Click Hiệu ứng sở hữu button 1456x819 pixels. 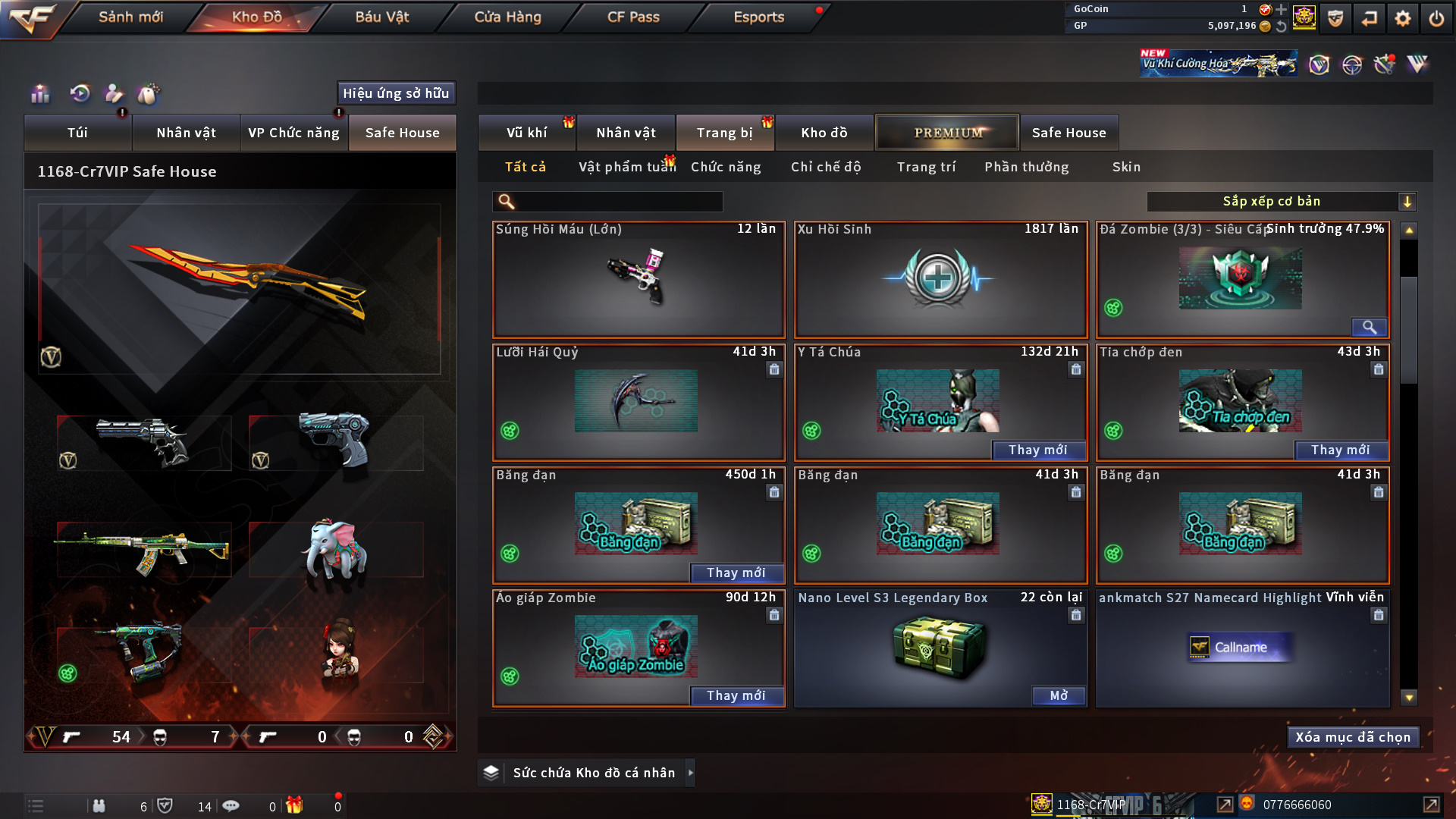point(395,93)
